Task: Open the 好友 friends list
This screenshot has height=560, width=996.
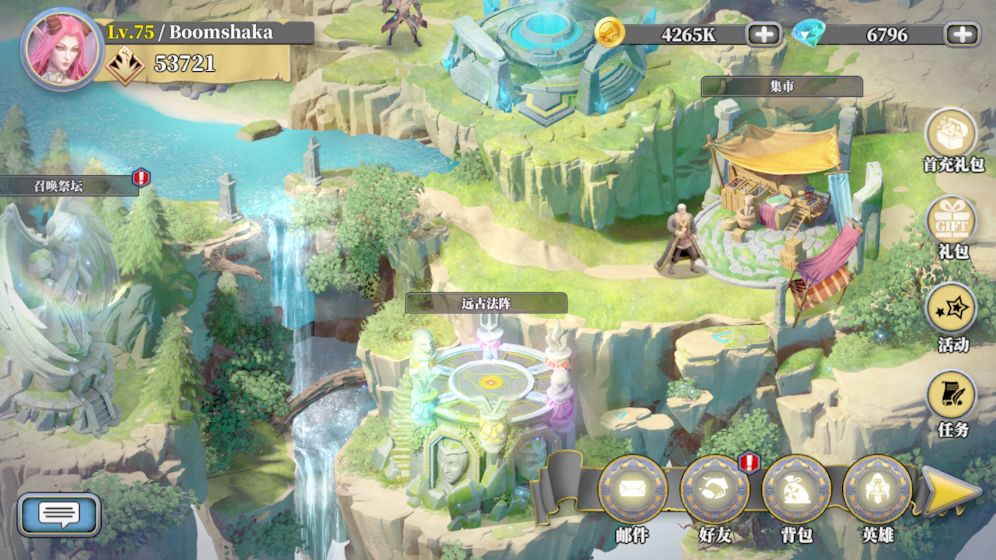Action: 714,490
